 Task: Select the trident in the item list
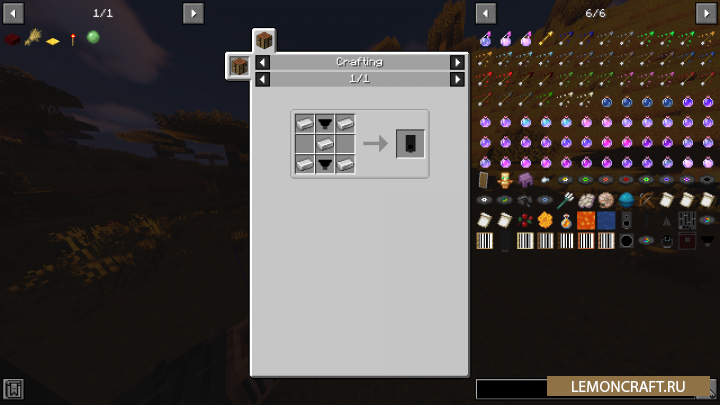pos(566,199)
